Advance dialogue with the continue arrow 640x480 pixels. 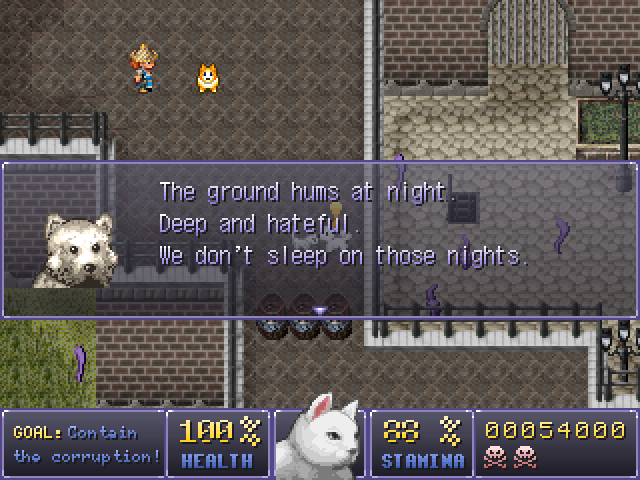tap(320, 310)
